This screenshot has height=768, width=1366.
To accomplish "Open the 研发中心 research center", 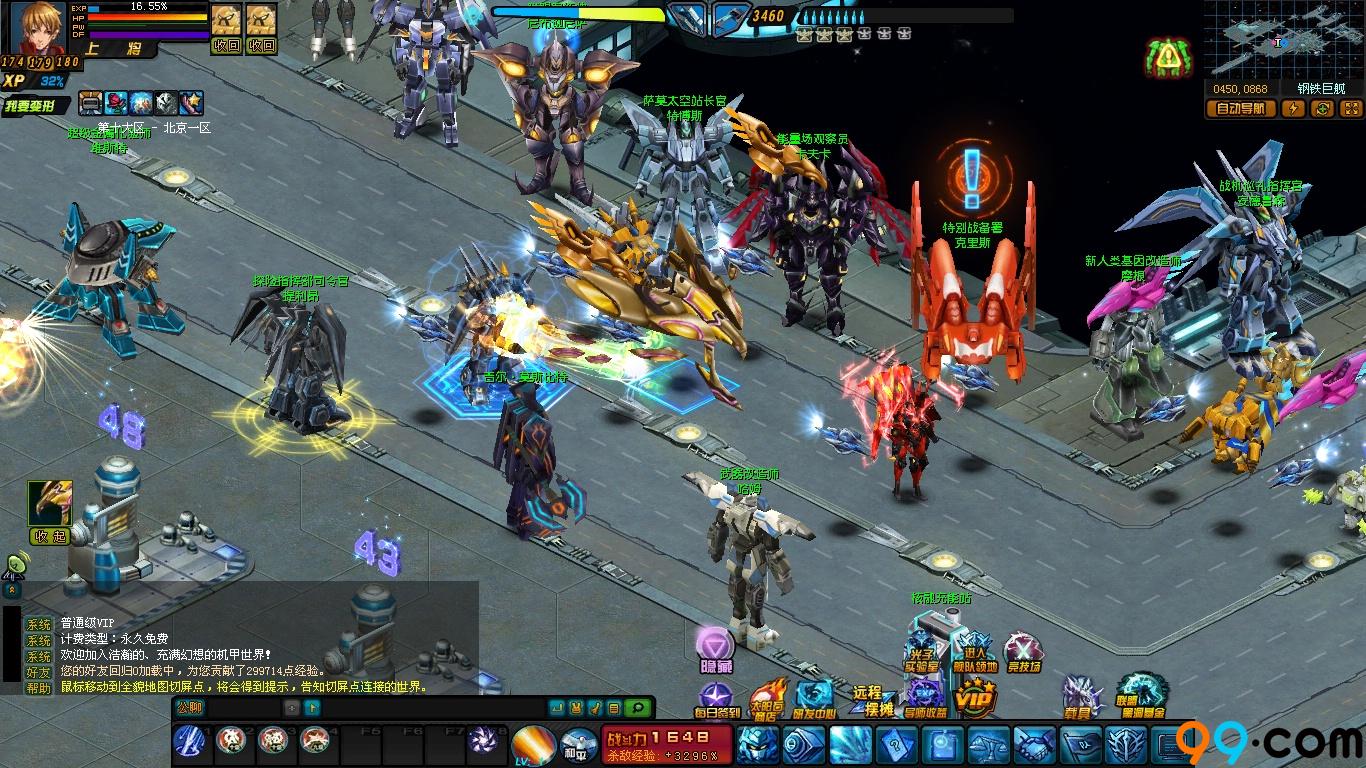I will pyautogui.click(x=814, y=699).
